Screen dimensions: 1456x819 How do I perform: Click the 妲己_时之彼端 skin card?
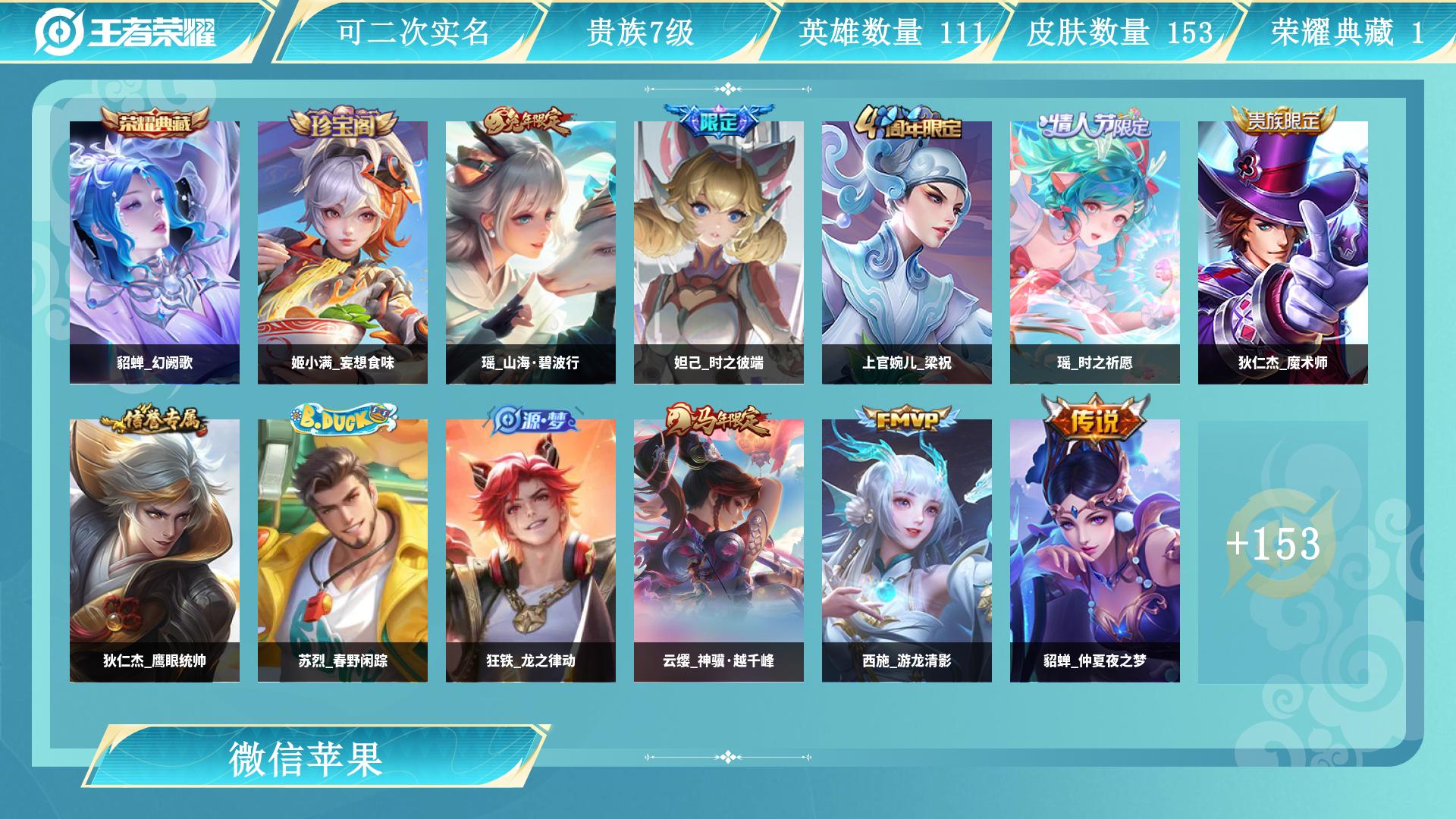(x=719, y=253)
